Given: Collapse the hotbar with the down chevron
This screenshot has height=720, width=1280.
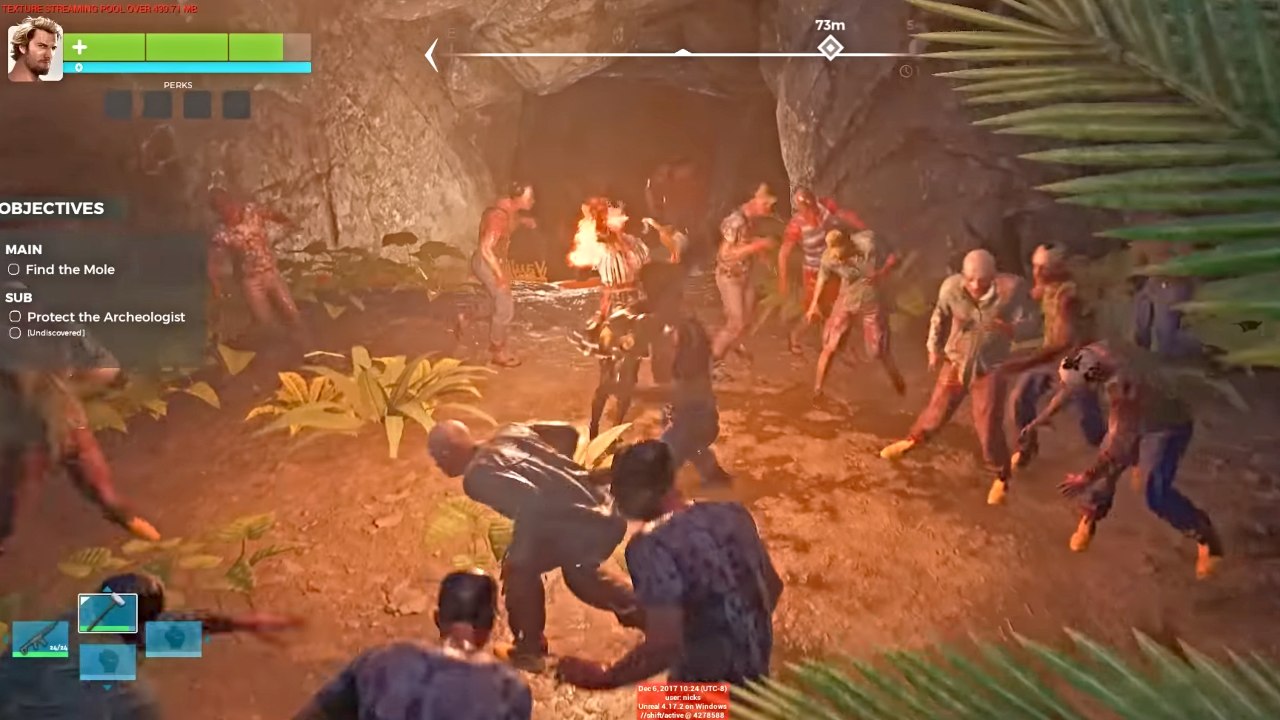Looking at the screenshot, I should [108, 688].
